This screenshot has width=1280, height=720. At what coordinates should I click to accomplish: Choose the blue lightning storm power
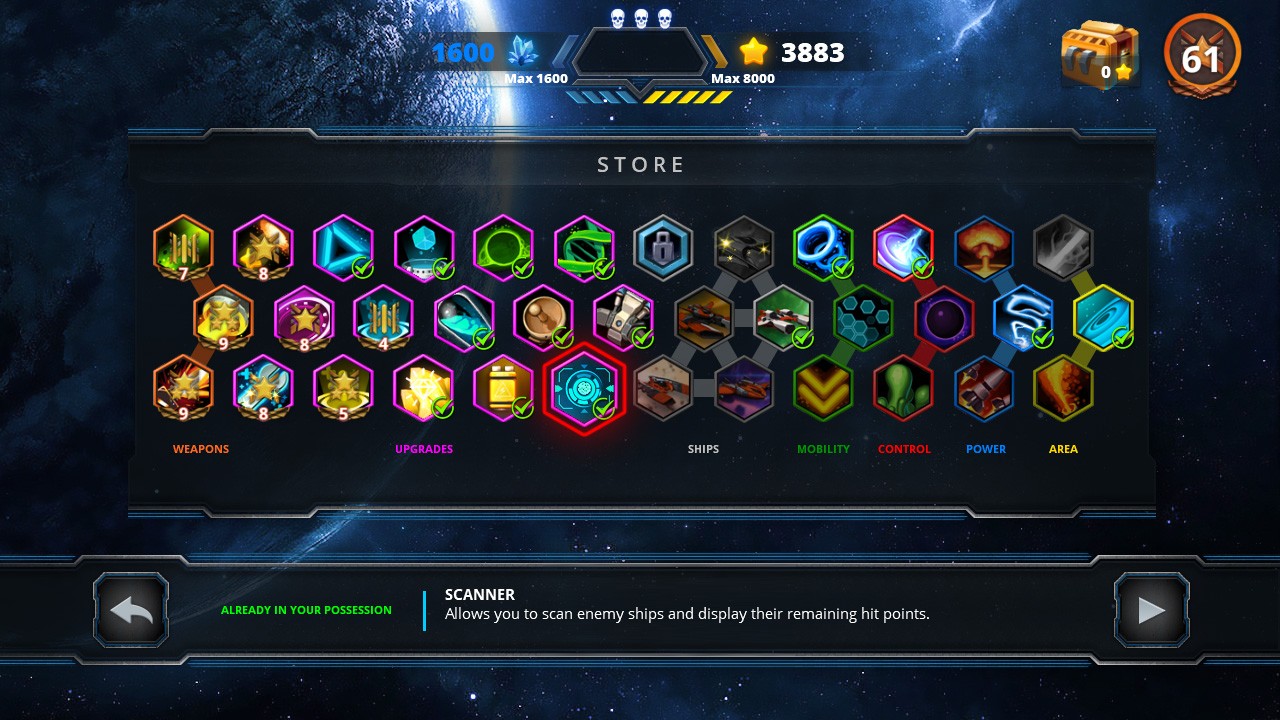point(1023,318)
